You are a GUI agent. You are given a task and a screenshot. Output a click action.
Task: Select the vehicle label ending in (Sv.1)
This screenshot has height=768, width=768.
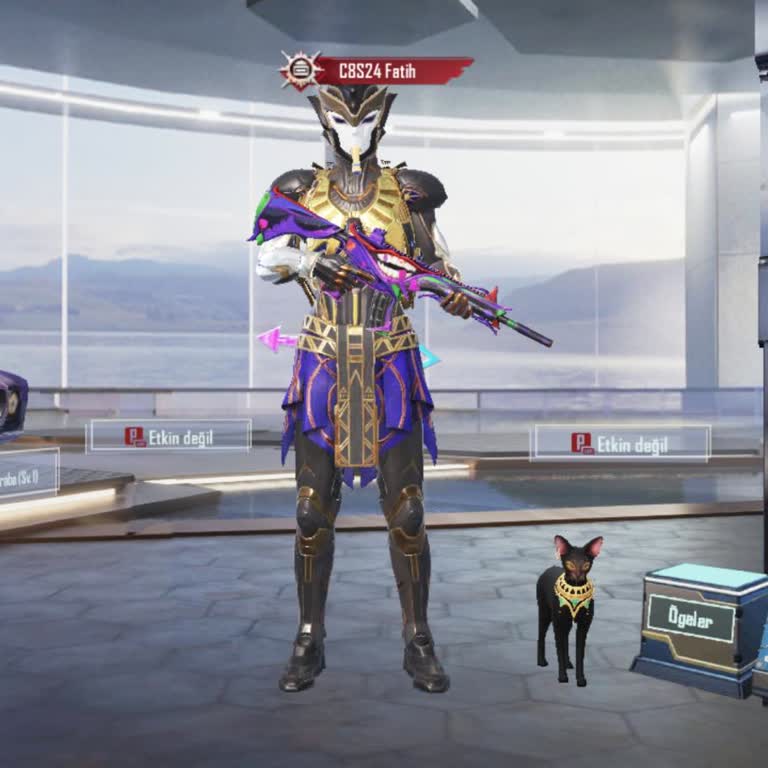(25, 475)
